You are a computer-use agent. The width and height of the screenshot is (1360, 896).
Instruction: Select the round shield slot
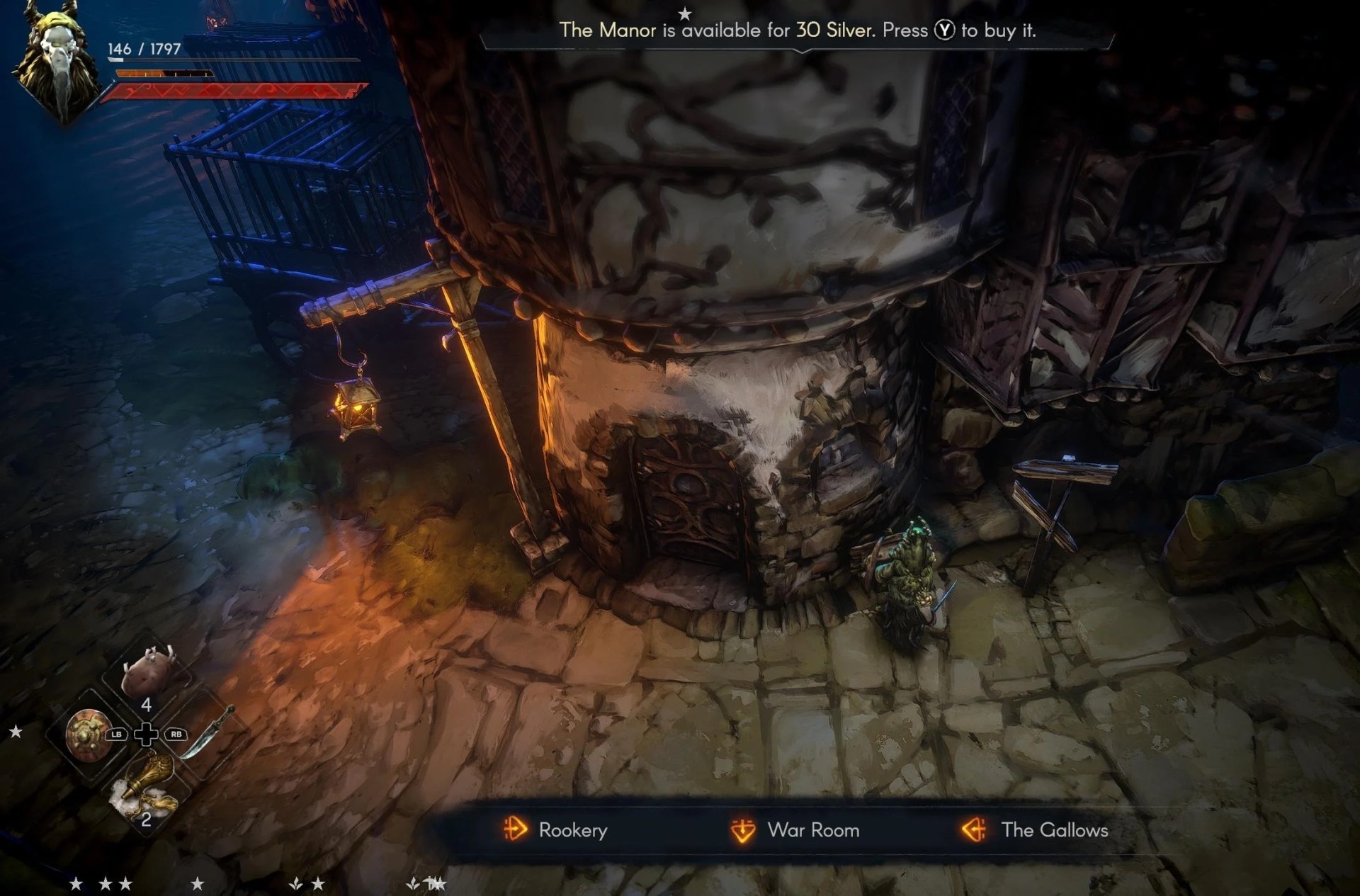tap(86, 735)
